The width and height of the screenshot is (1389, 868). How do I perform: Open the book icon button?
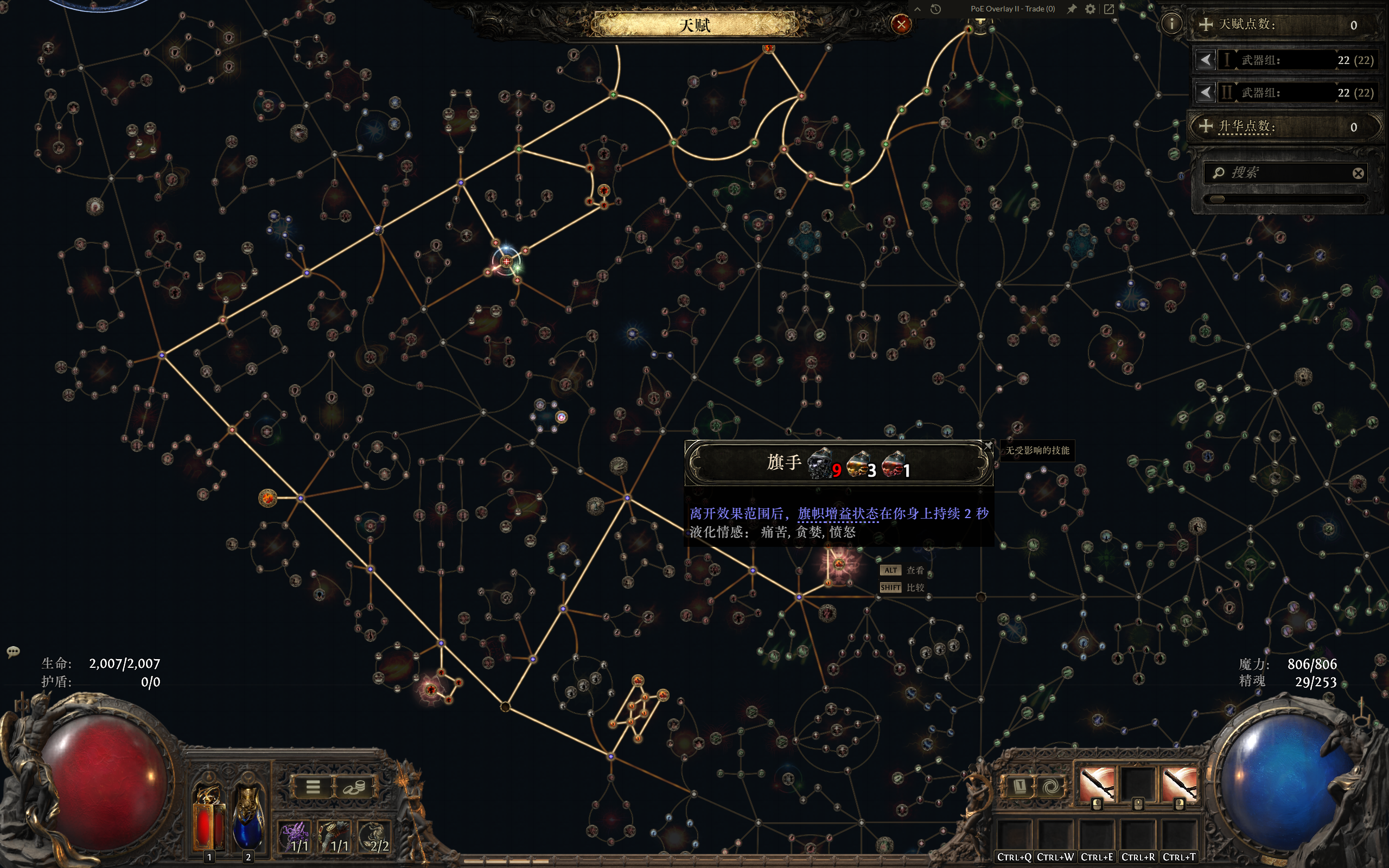pyautogui.click(x=1020, y=786)
